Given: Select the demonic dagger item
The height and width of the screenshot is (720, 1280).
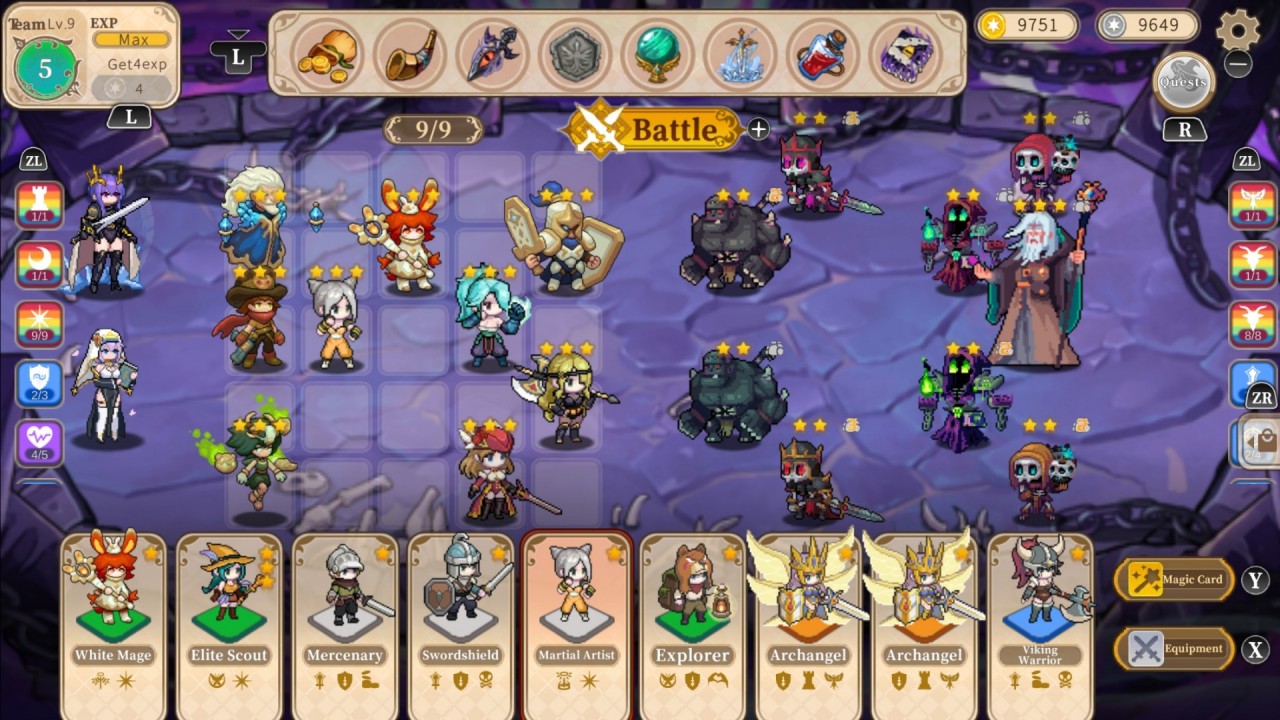Looking at the screenshot, I should click(x=492, y=57).
